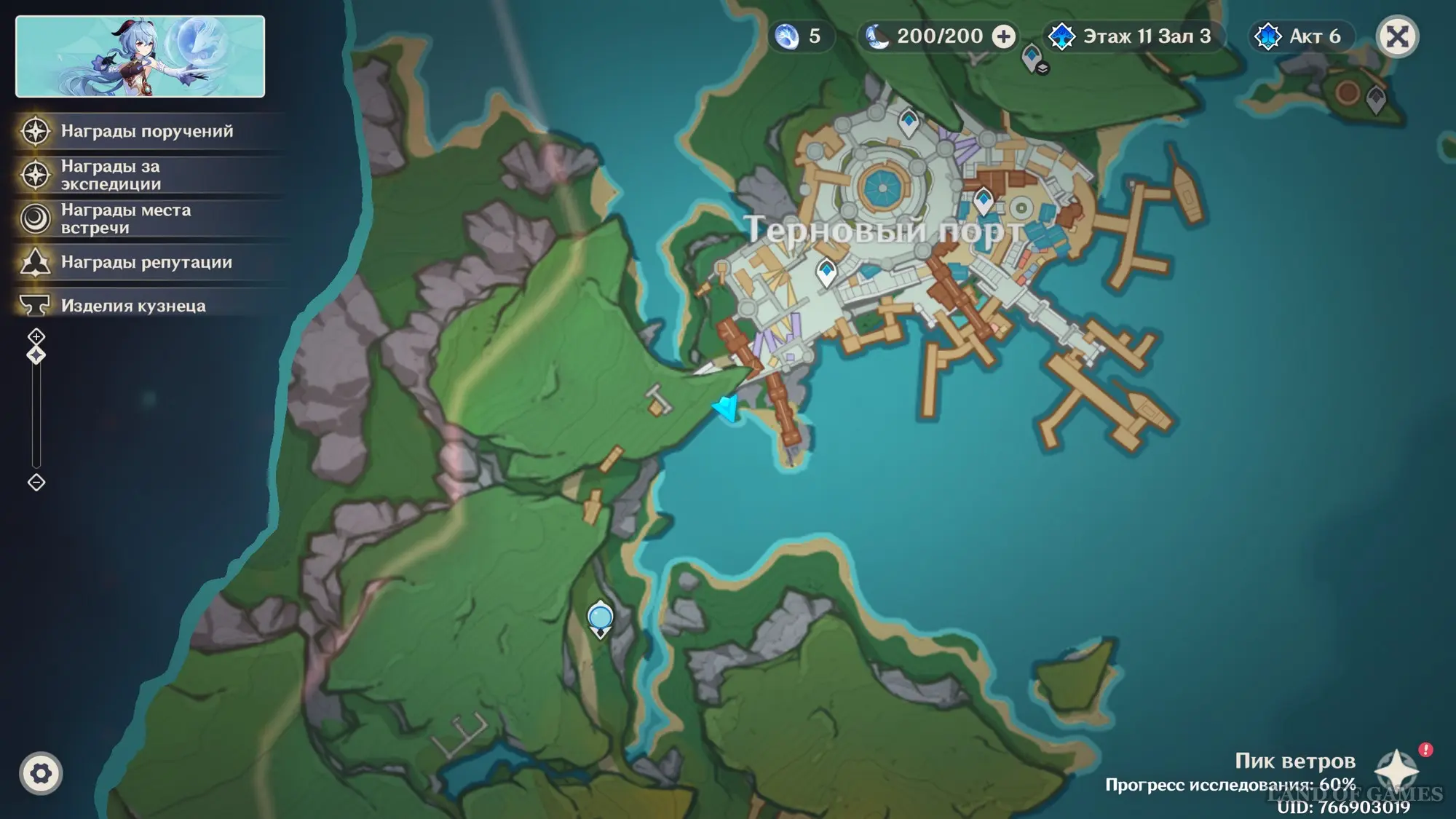Show Награды репутации rewards
The image size is (1456, 819).
(146, 263)
